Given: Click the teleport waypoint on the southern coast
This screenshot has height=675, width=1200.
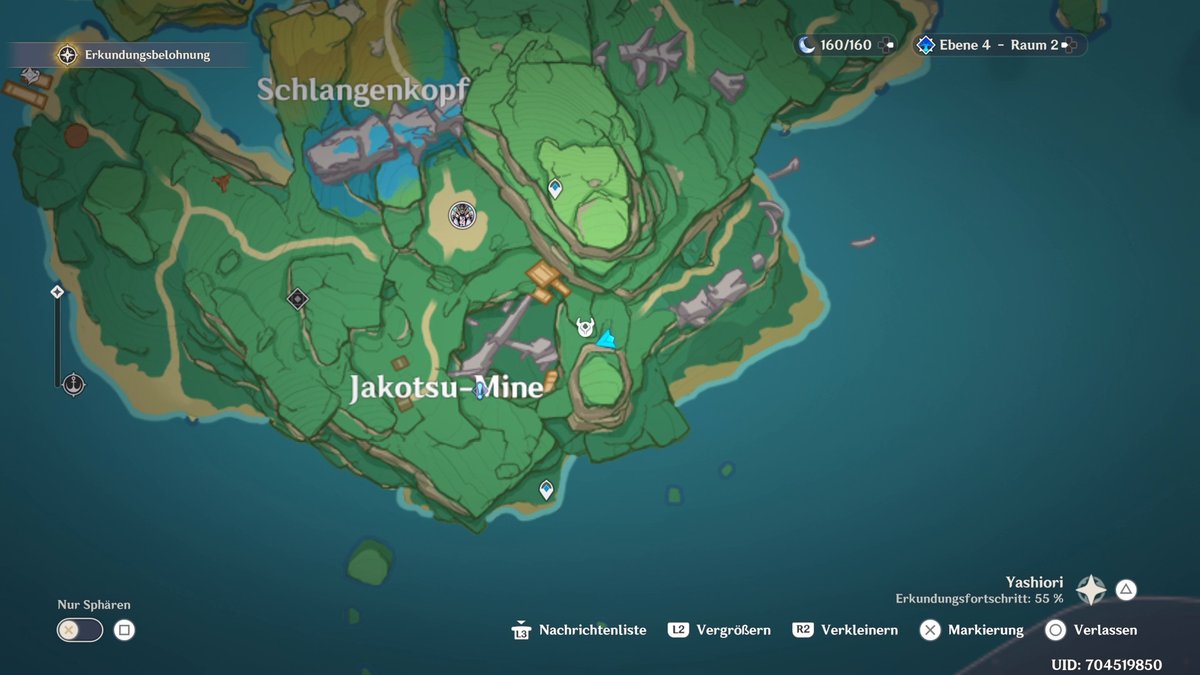Looking at the screenshot, I should point(546,490).
